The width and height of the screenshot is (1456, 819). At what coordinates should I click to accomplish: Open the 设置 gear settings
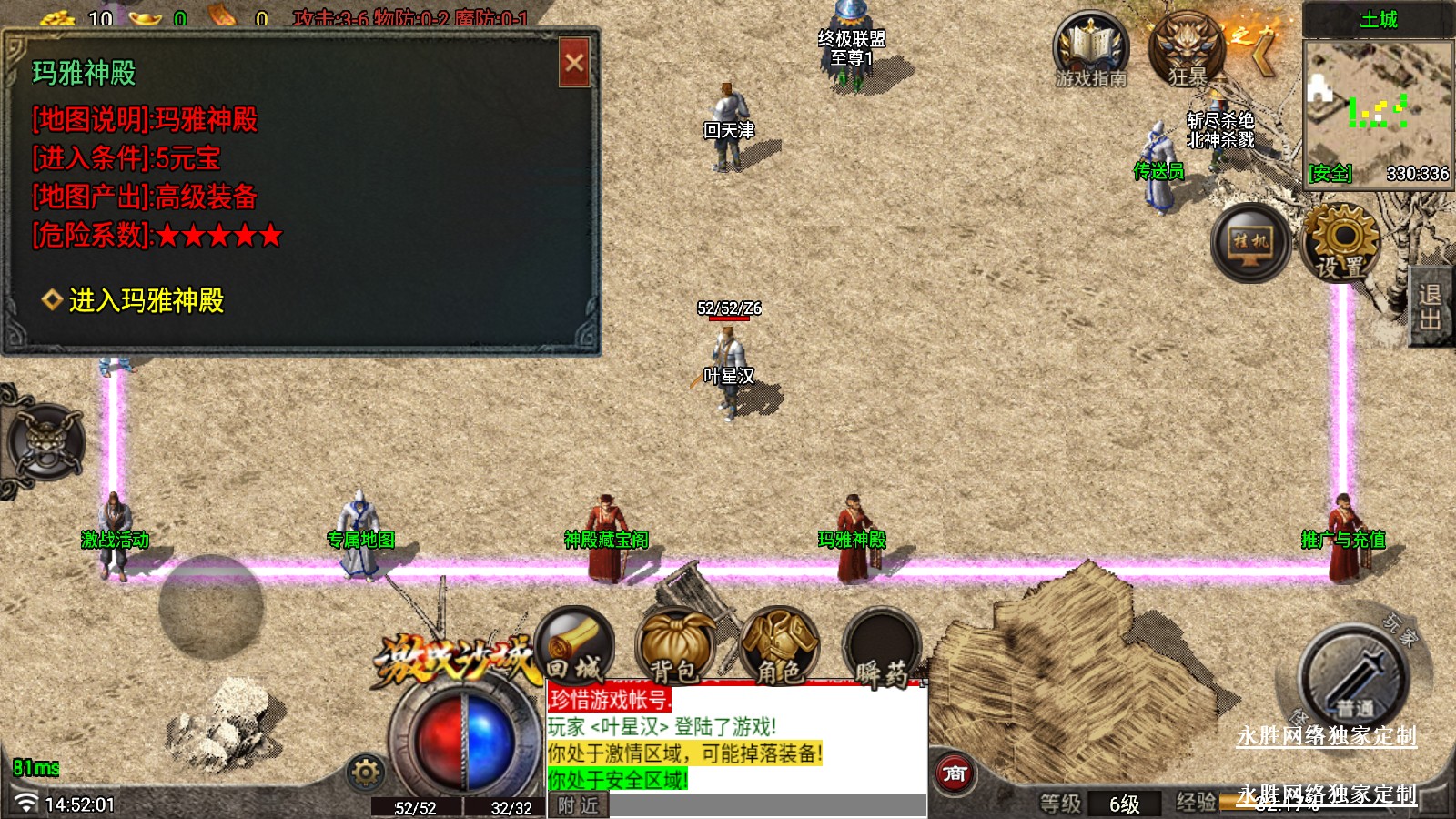click(x=1341, y=242)
